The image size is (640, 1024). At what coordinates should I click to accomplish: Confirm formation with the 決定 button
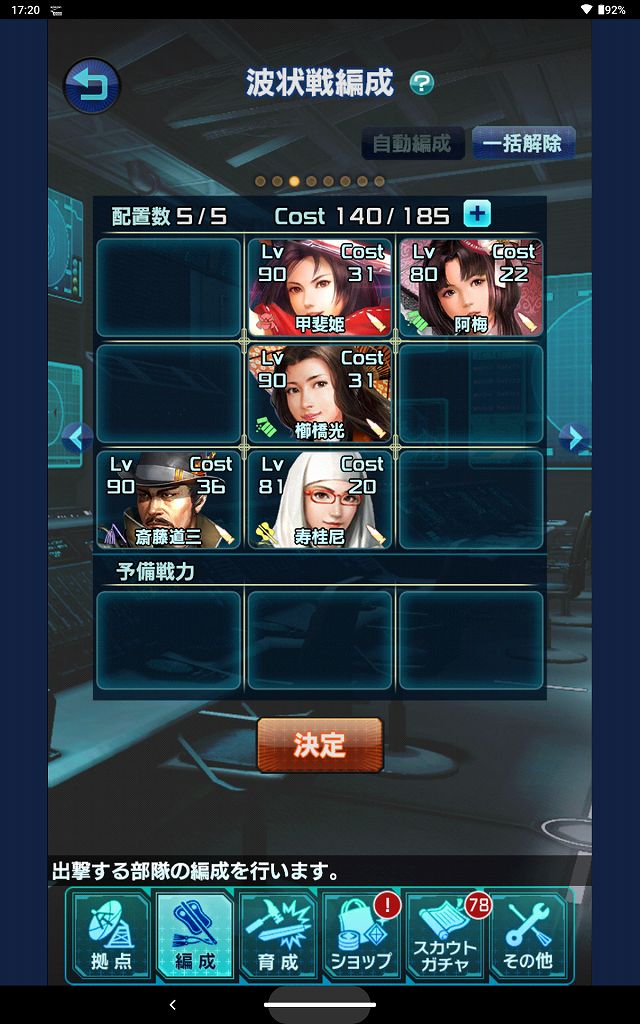(x=320, y=745)
